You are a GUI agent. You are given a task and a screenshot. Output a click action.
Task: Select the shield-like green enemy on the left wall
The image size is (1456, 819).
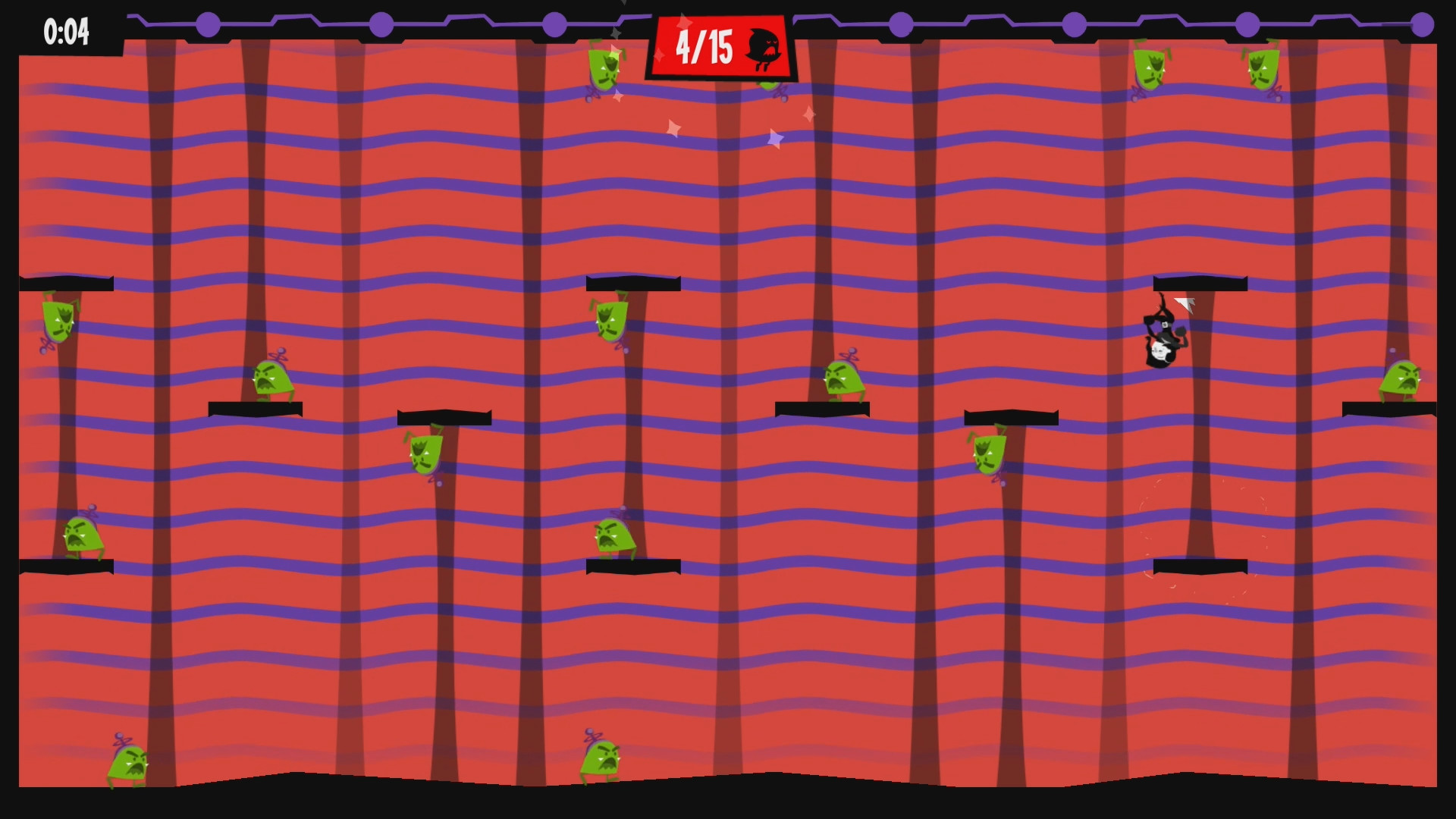point(57,322)
